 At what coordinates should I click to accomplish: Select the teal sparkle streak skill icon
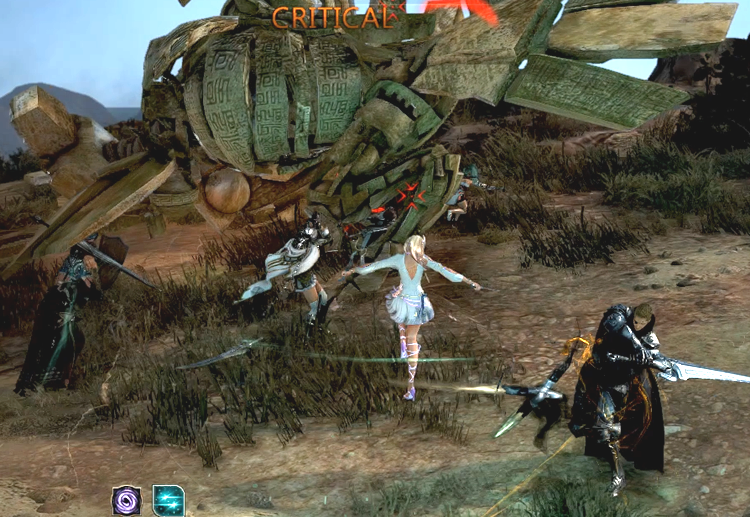tap(167, 499)
